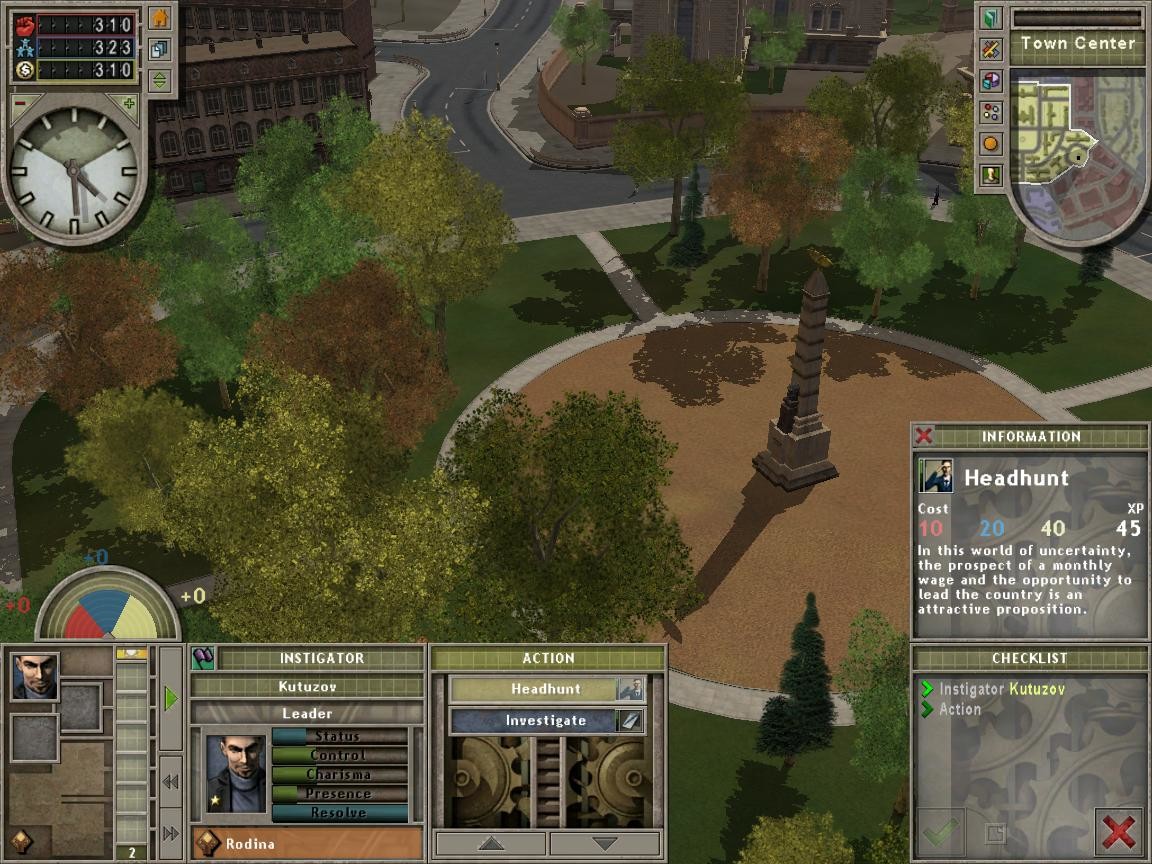Confirm the checklist with the green checkmark

940,831
